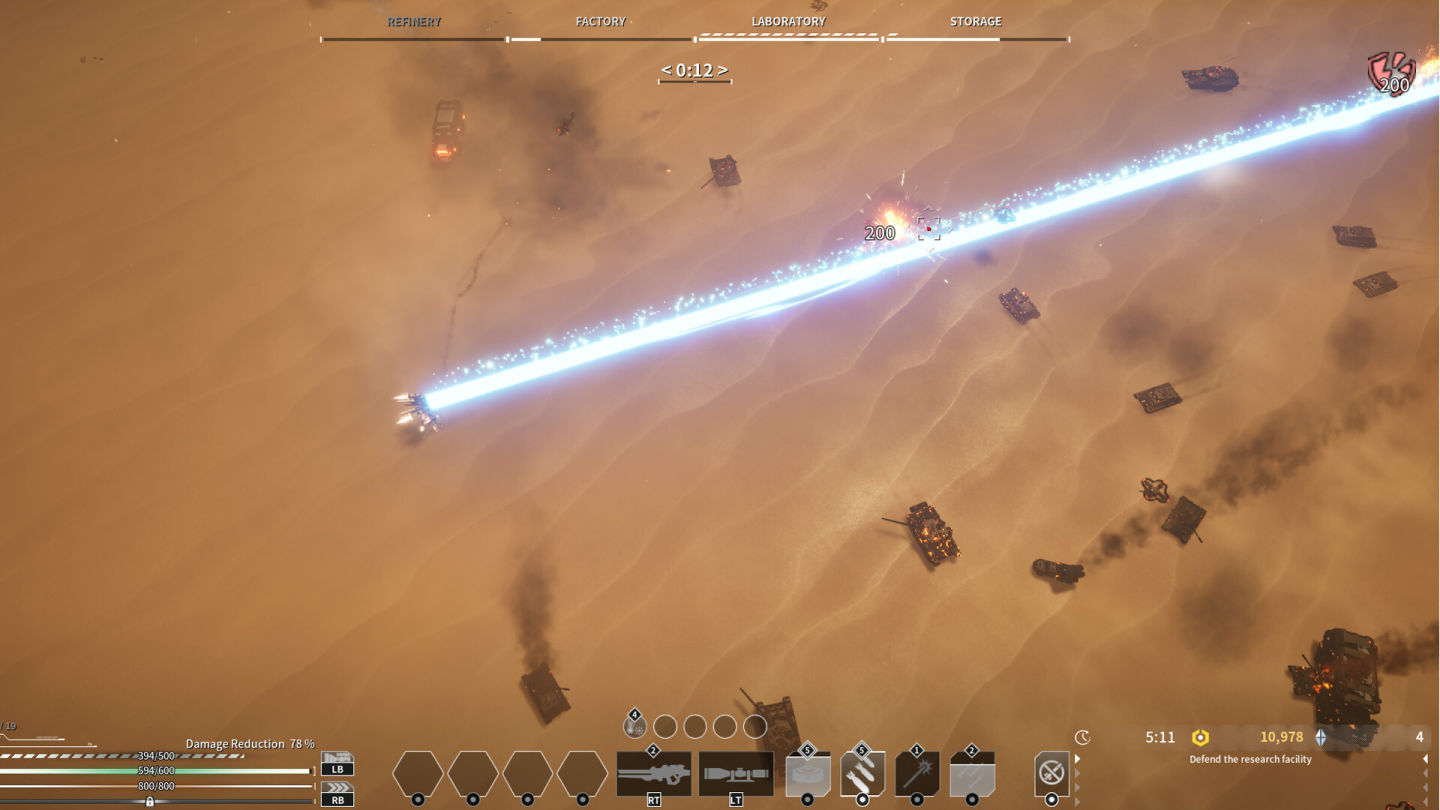The height and width of the screenshot is (810, 1440).
Task: Select the scoped cannon secondary weapon
Action: [735, 774]
